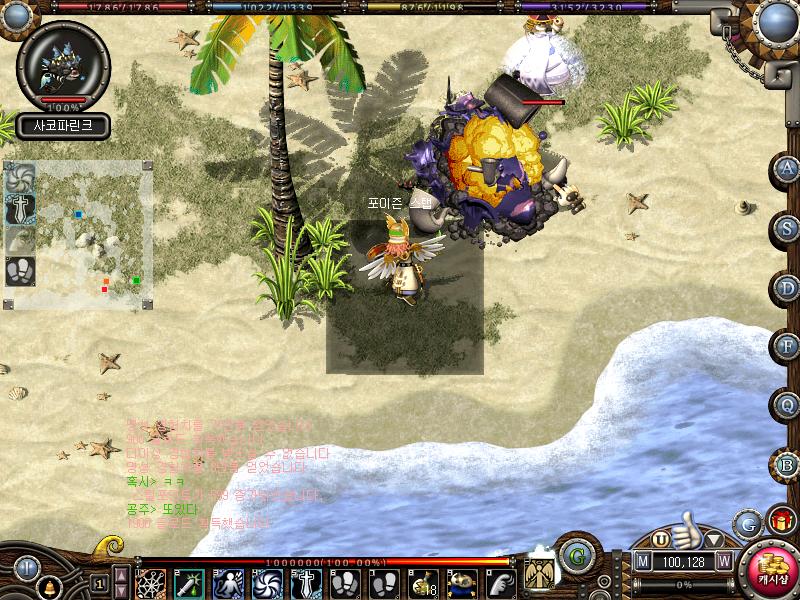
Task: Click the W button beside the gold amount
Action: pos(723,562)
